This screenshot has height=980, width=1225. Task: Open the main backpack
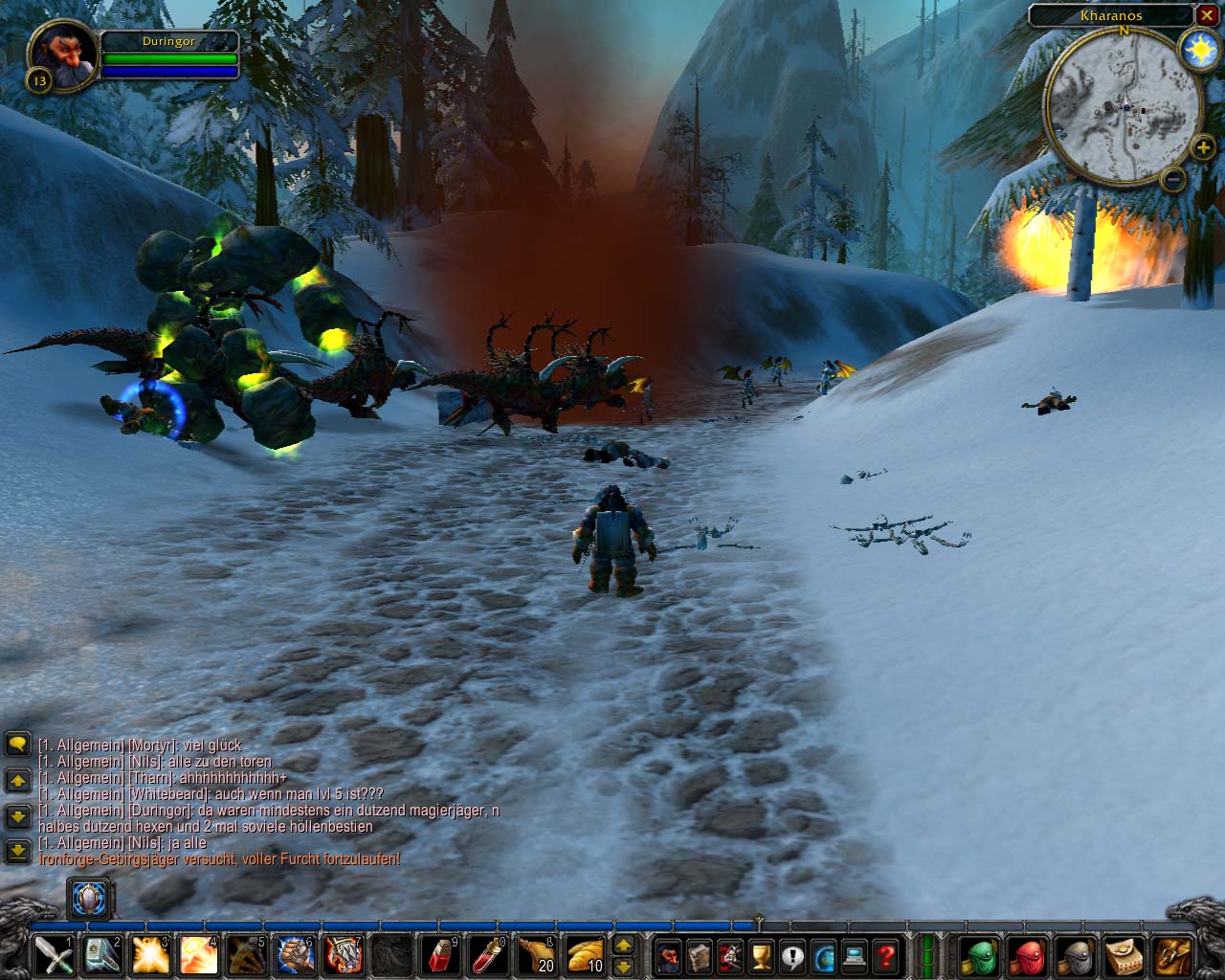1173,955
